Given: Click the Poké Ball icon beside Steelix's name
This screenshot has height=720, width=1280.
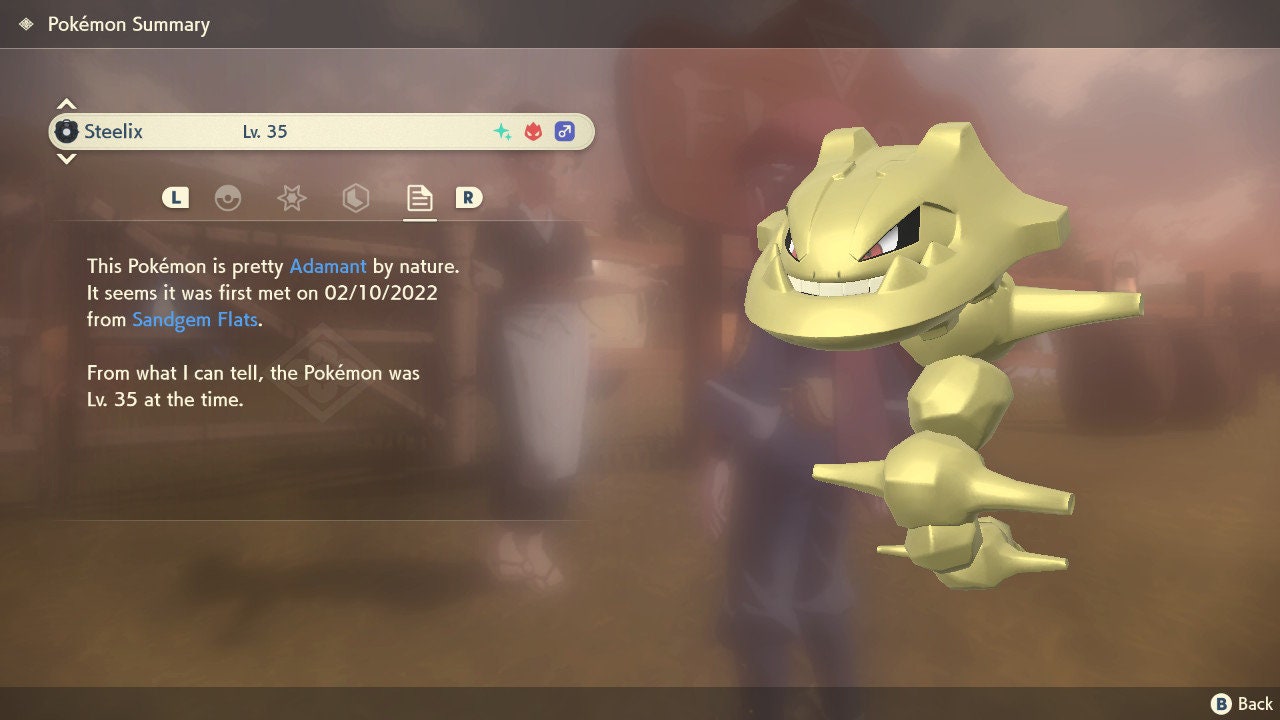Looking at the screenshot, I should [x=67, y=131].
